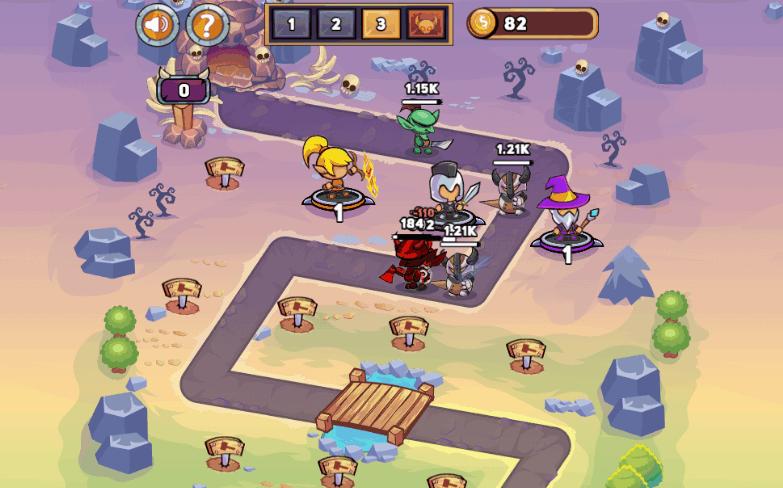
Task: Click the horned boss wave icon
Action: pos(427,24)
